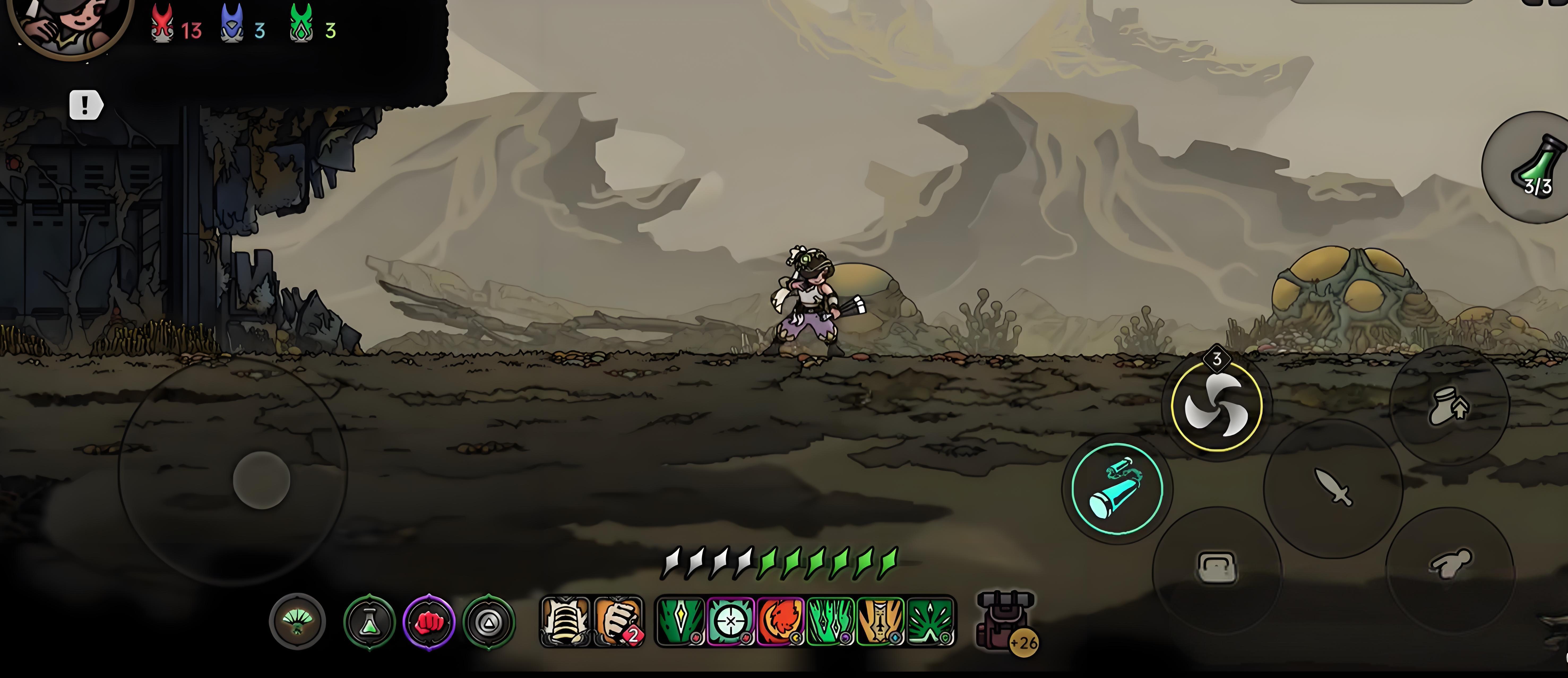The width and height of the screenshot is (1568, 678).
Task: Open the exclamation mark notification
Action: [x=85, y=105]
